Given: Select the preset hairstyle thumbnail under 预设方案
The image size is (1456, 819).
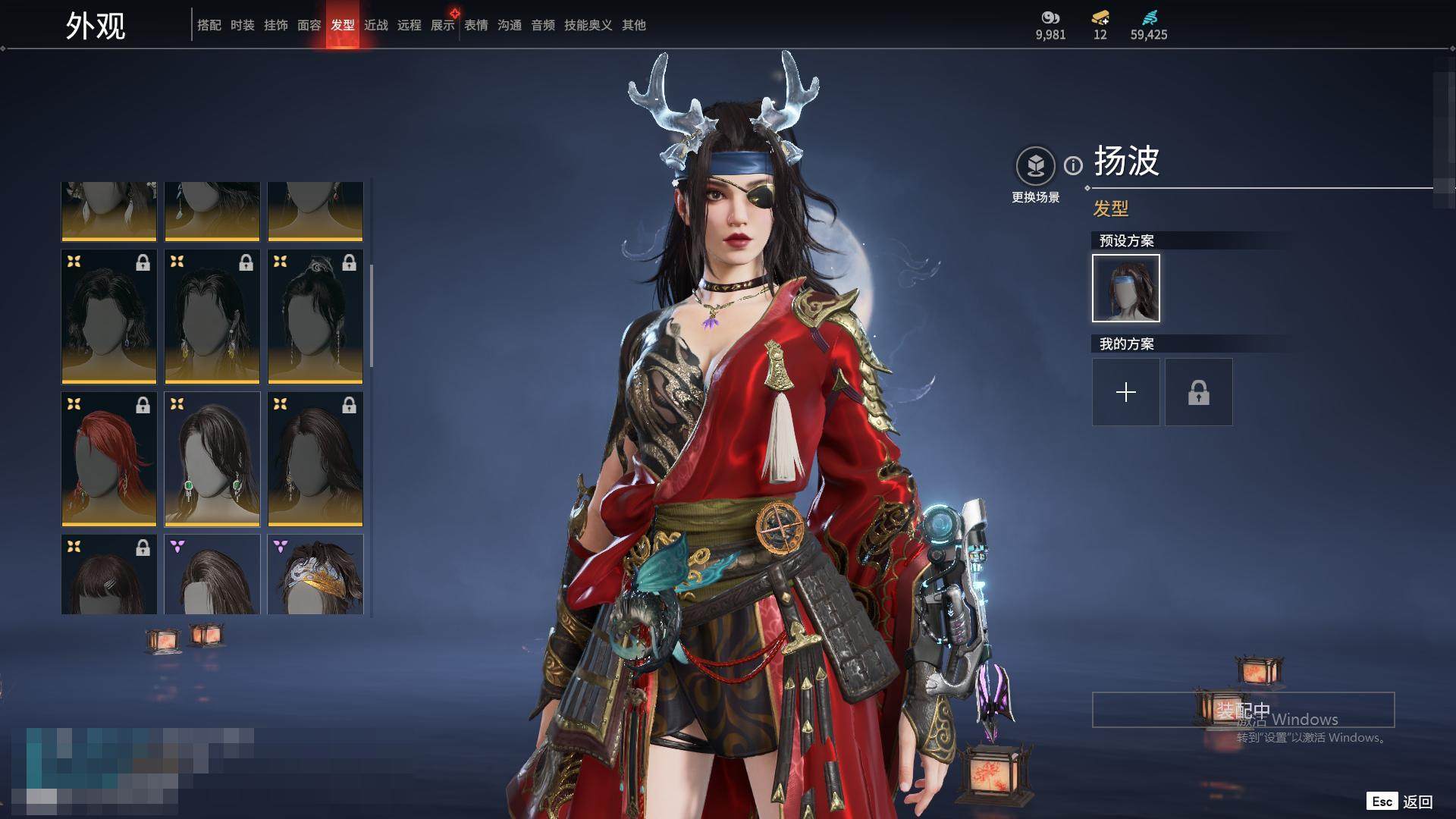Looking at the screenshot, I should (x=1126, y=288).
